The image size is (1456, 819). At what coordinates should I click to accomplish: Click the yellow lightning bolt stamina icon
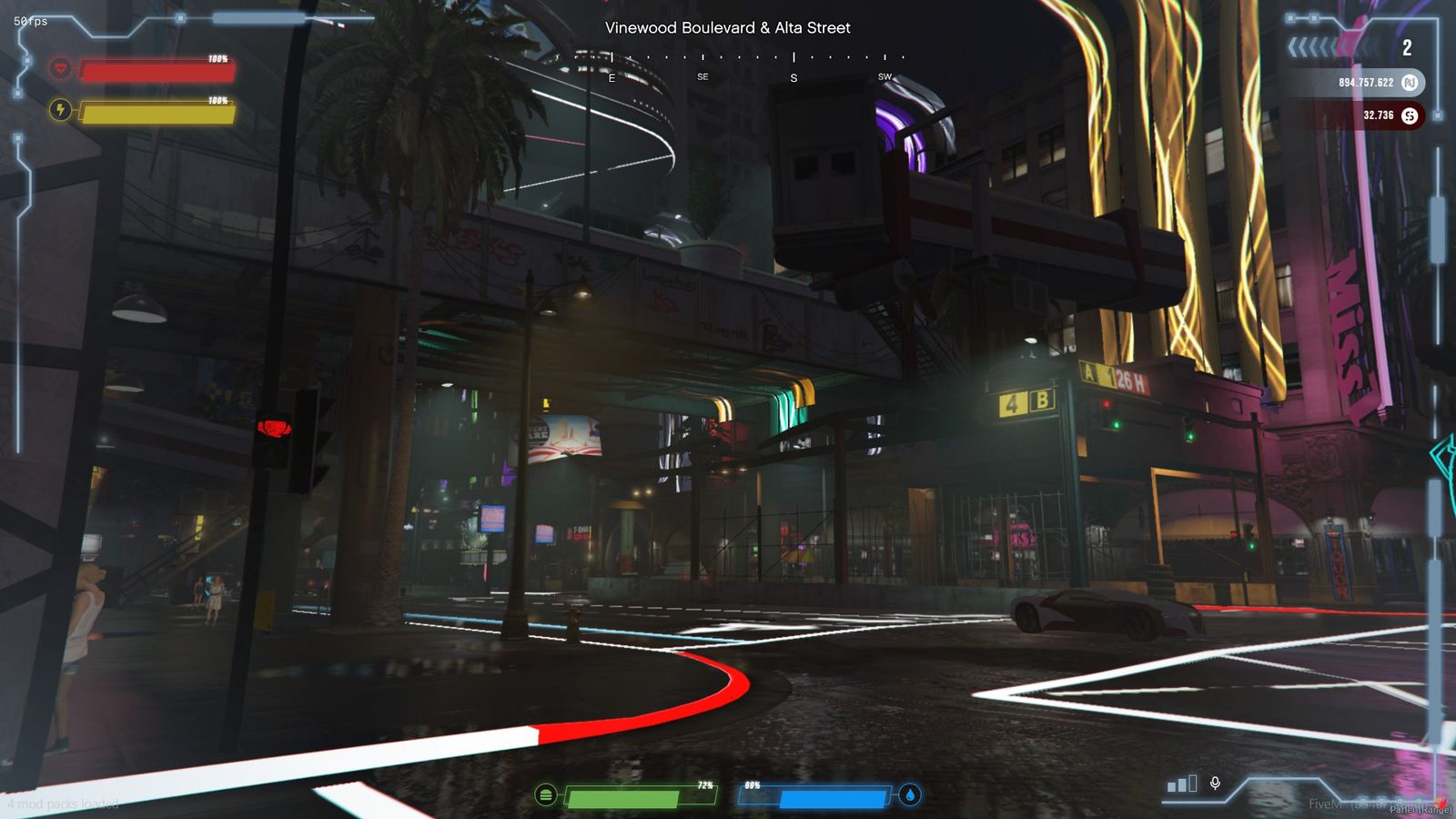[60, 110]
